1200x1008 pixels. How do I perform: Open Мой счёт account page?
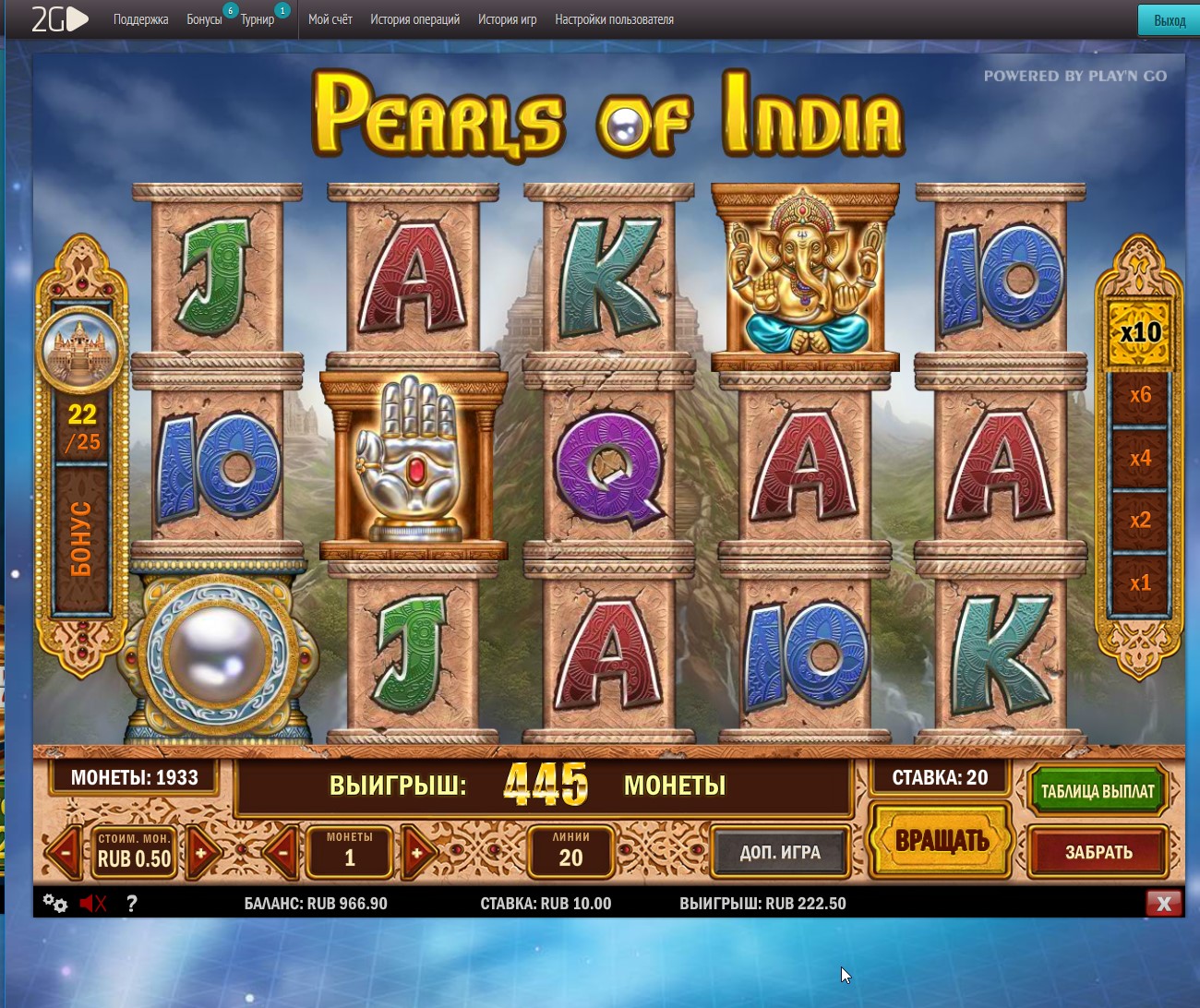pos(330,19)
